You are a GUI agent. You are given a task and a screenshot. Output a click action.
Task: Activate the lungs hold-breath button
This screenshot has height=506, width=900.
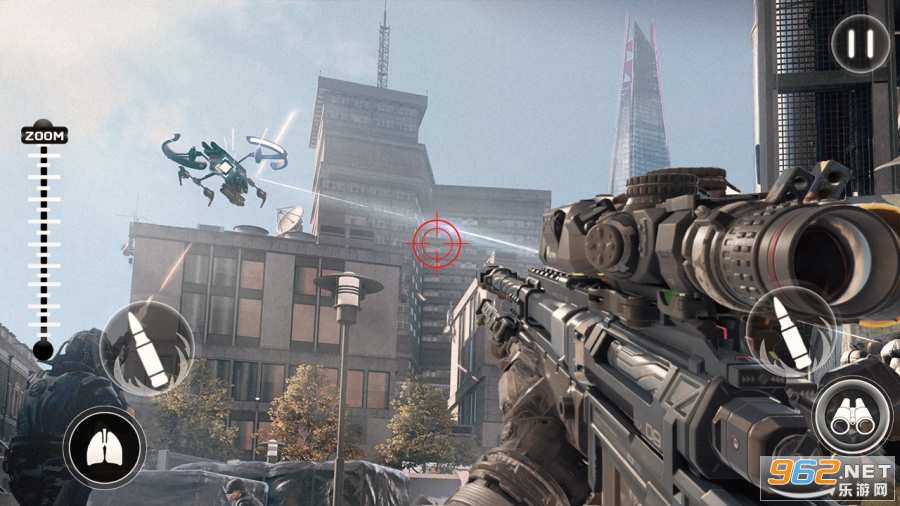click(x=105, y=447)
